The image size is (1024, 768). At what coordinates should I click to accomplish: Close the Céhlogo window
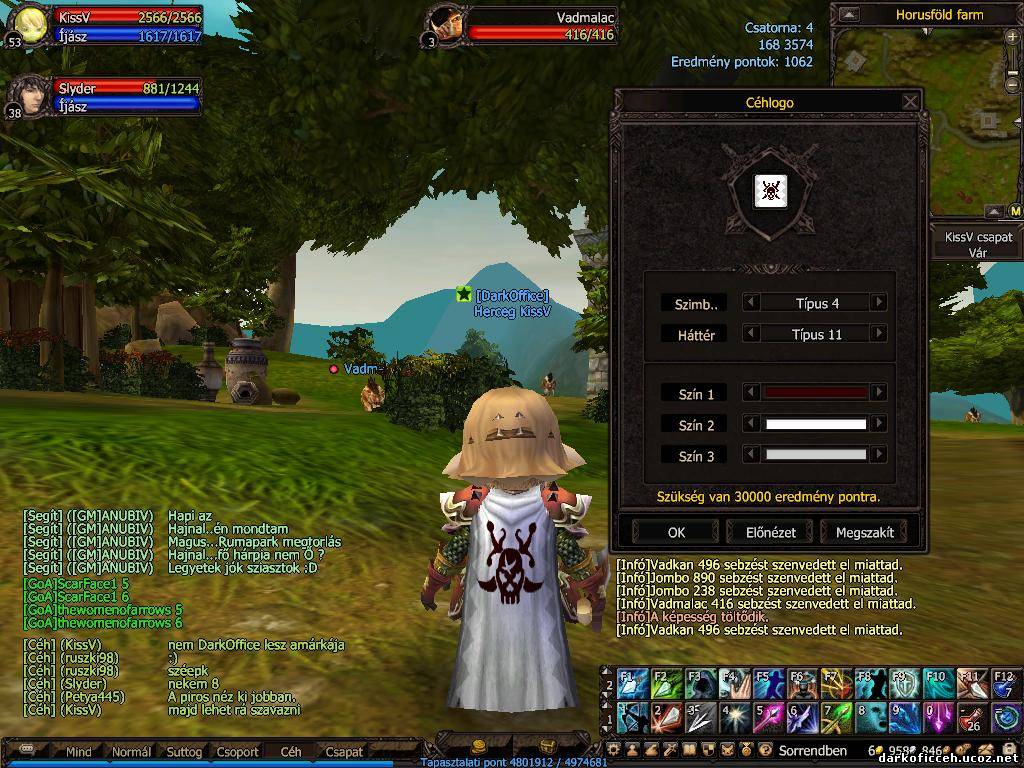pyautogui.click(x=910, y=102)
